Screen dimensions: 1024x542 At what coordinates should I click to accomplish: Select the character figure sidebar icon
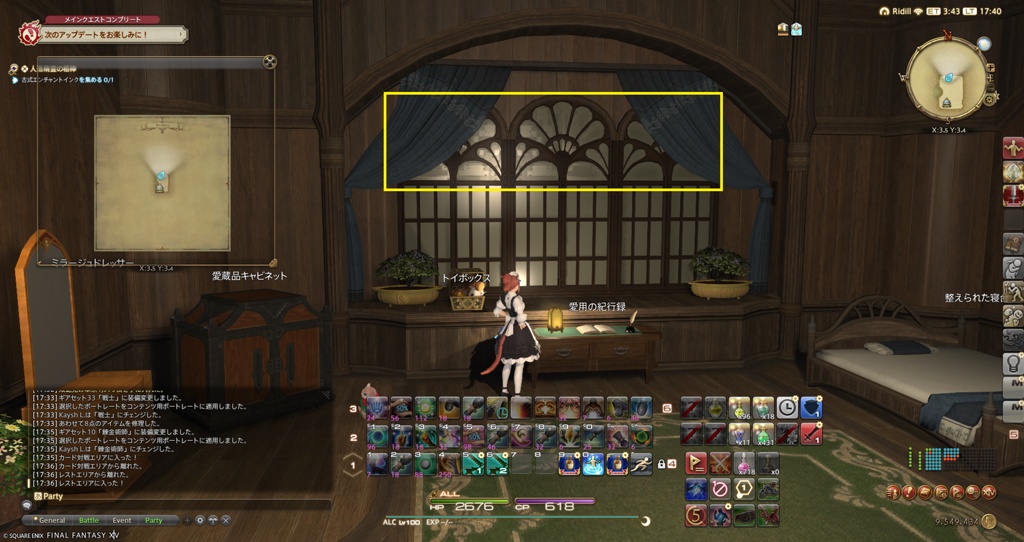click(1012, 148)
